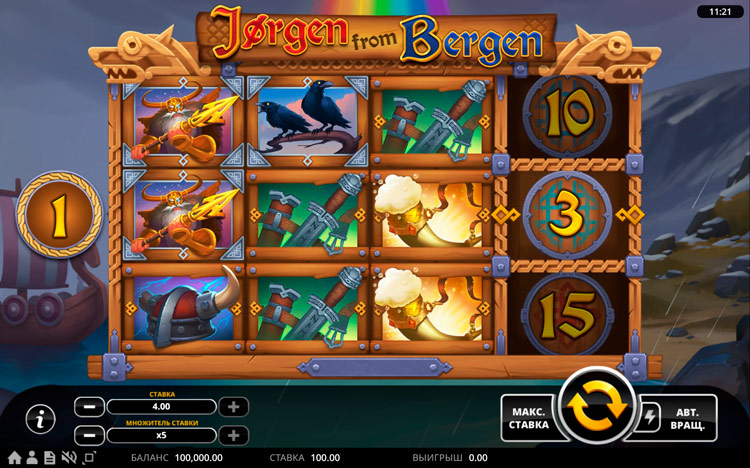750x468 pixels.
Task: Lower the bet multiplier (МНОЖИТЕЛЬ СТАВКИ)
Action: [89, 436]
